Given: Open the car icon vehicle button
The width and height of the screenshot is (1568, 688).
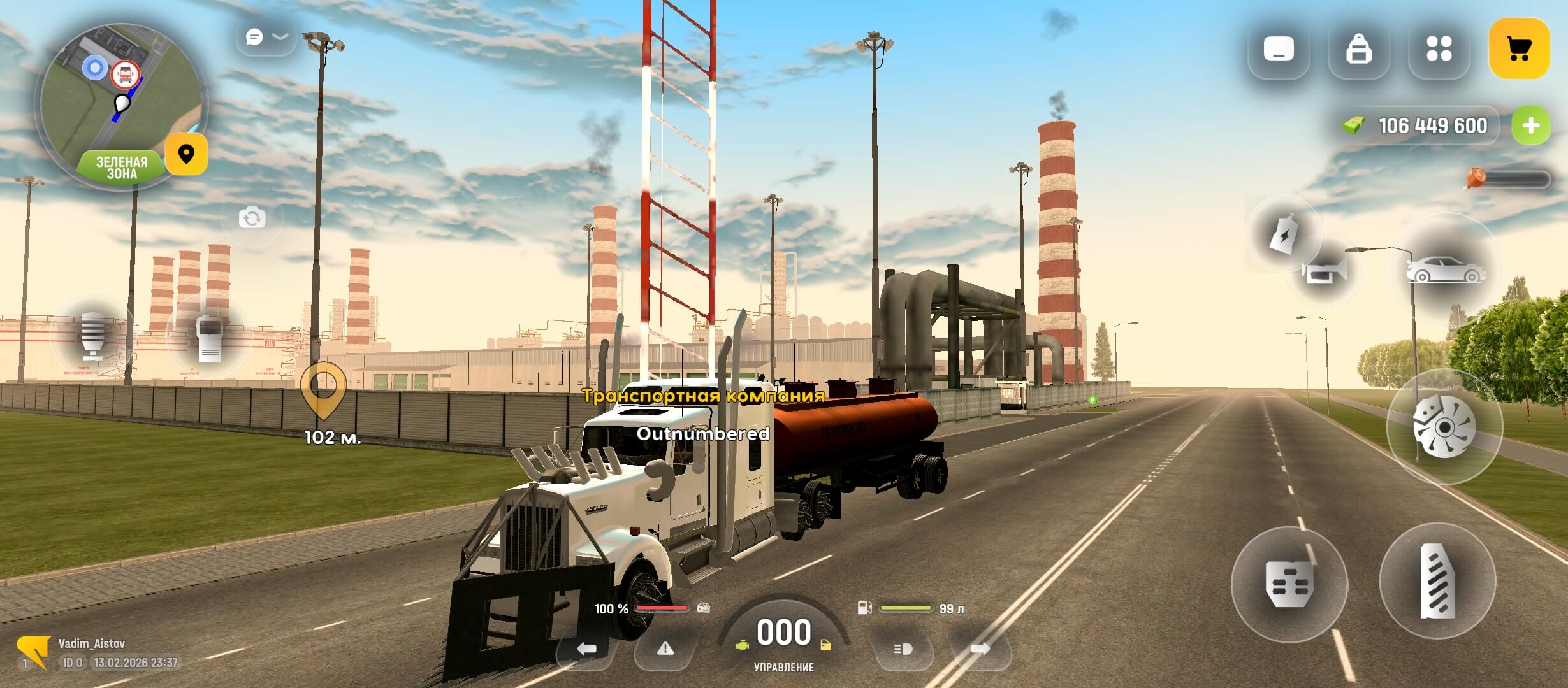Looking at the screenshot, I should [1446, 270].
